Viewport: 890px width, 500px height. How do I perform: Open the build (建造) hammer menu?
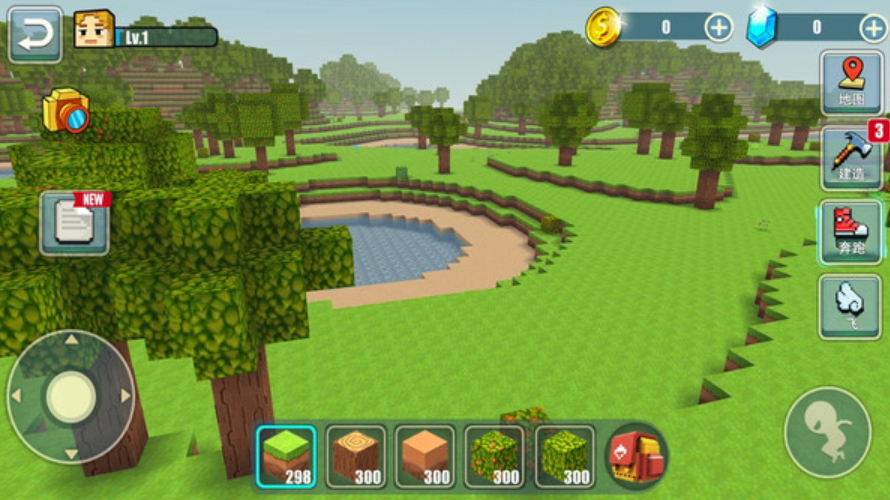pyautogui.click(x=851, y=158)
